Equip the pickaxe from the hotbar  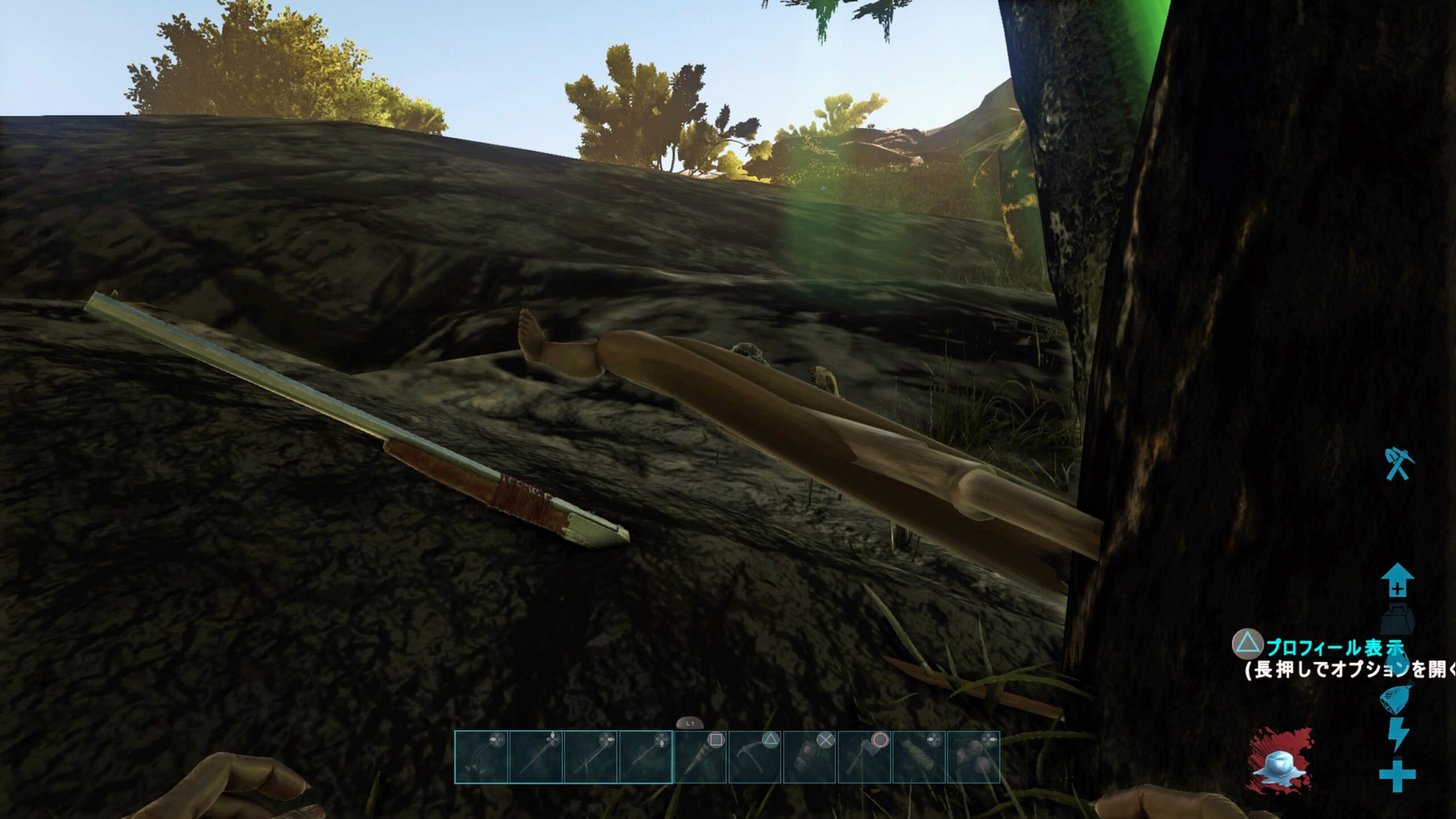coord(754,758)
